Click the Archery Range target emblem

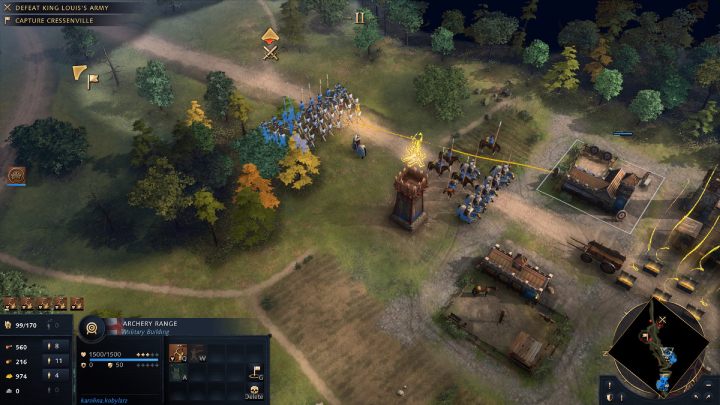click(93, 327)
